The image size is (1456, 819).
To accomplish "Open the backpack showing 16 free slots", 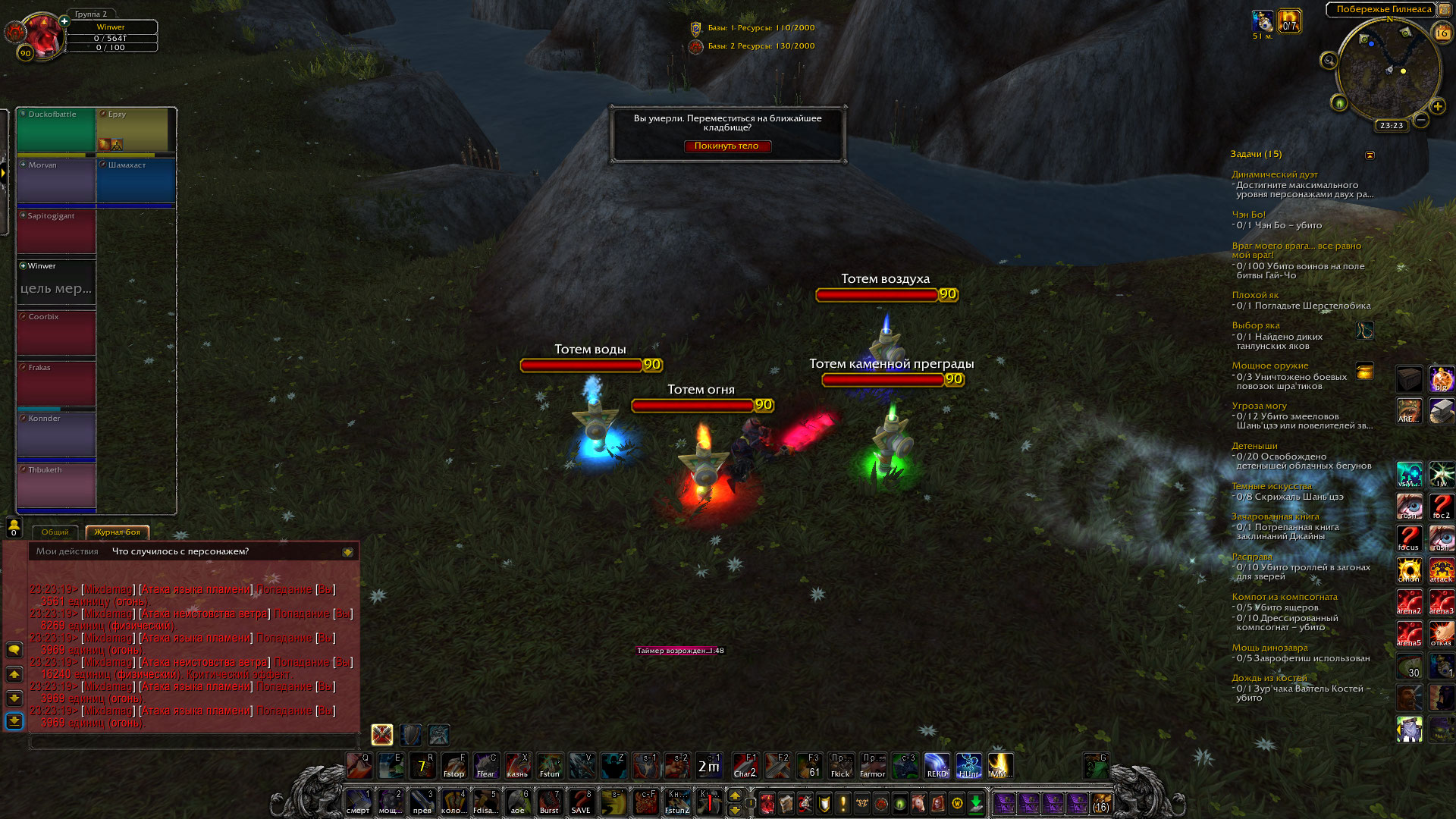I will (x=1100, y=803).
